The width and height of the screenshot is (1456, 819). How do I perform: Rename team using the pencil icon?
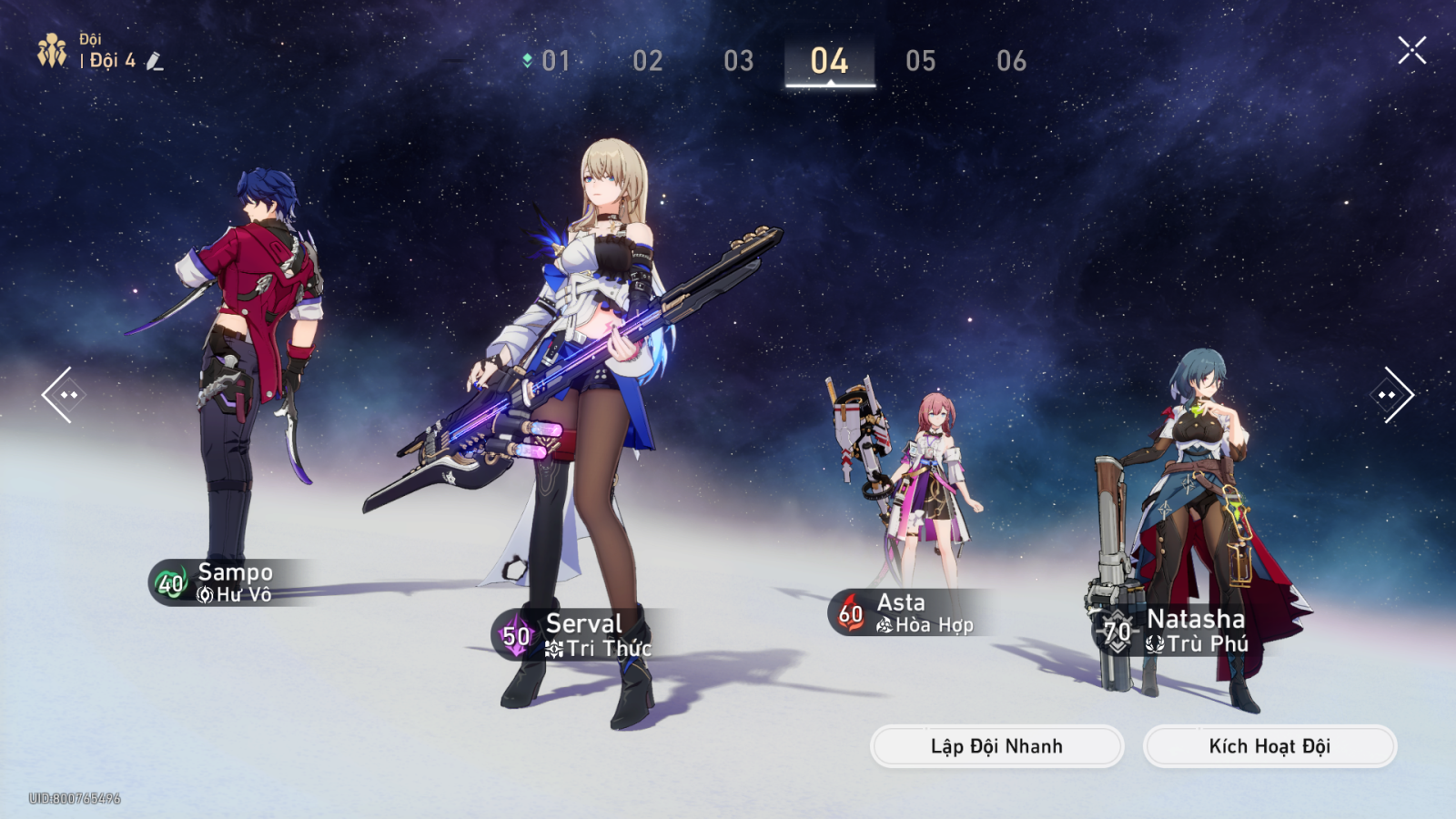tap(155, 61)
